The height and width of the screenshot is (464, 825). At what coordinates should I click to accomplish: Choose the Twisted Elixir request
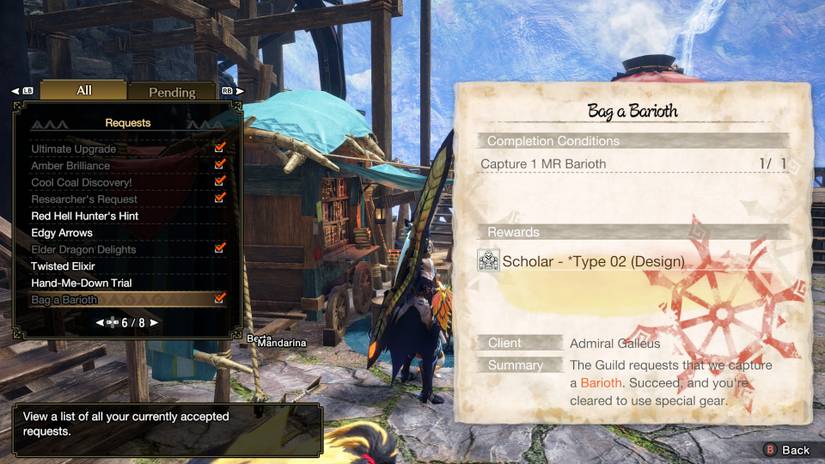[x=63, y=266]
